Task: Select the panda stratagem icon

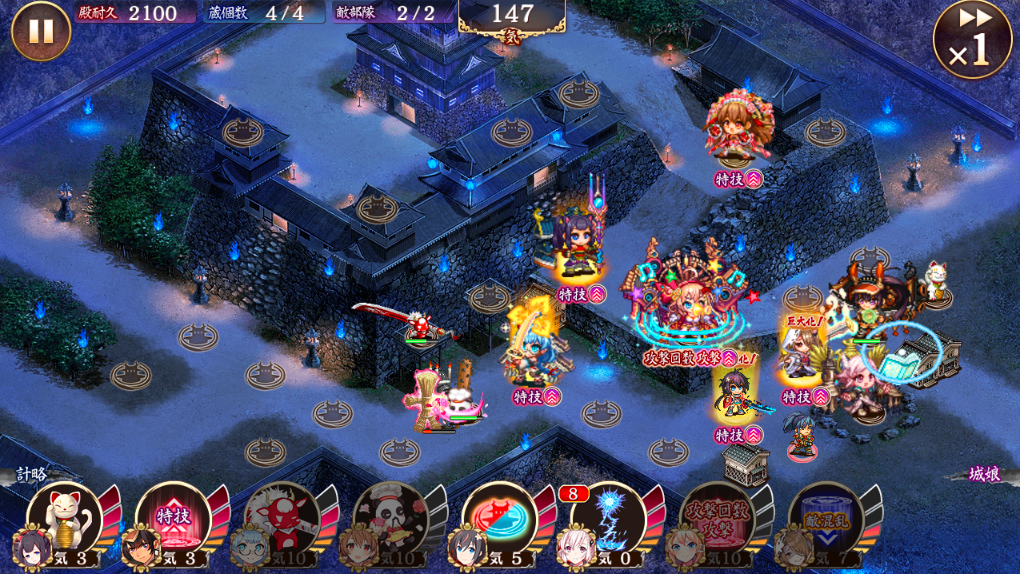Action: [x=391, y=519]
